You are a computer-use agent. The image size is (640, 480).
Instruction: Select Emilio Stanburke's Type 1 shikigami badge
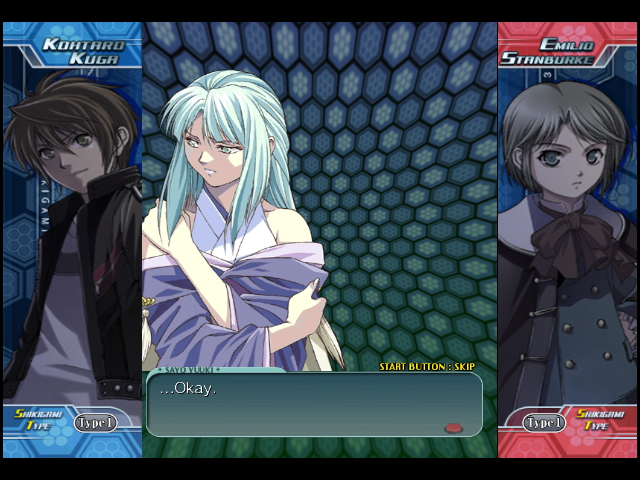pos(545,422)
